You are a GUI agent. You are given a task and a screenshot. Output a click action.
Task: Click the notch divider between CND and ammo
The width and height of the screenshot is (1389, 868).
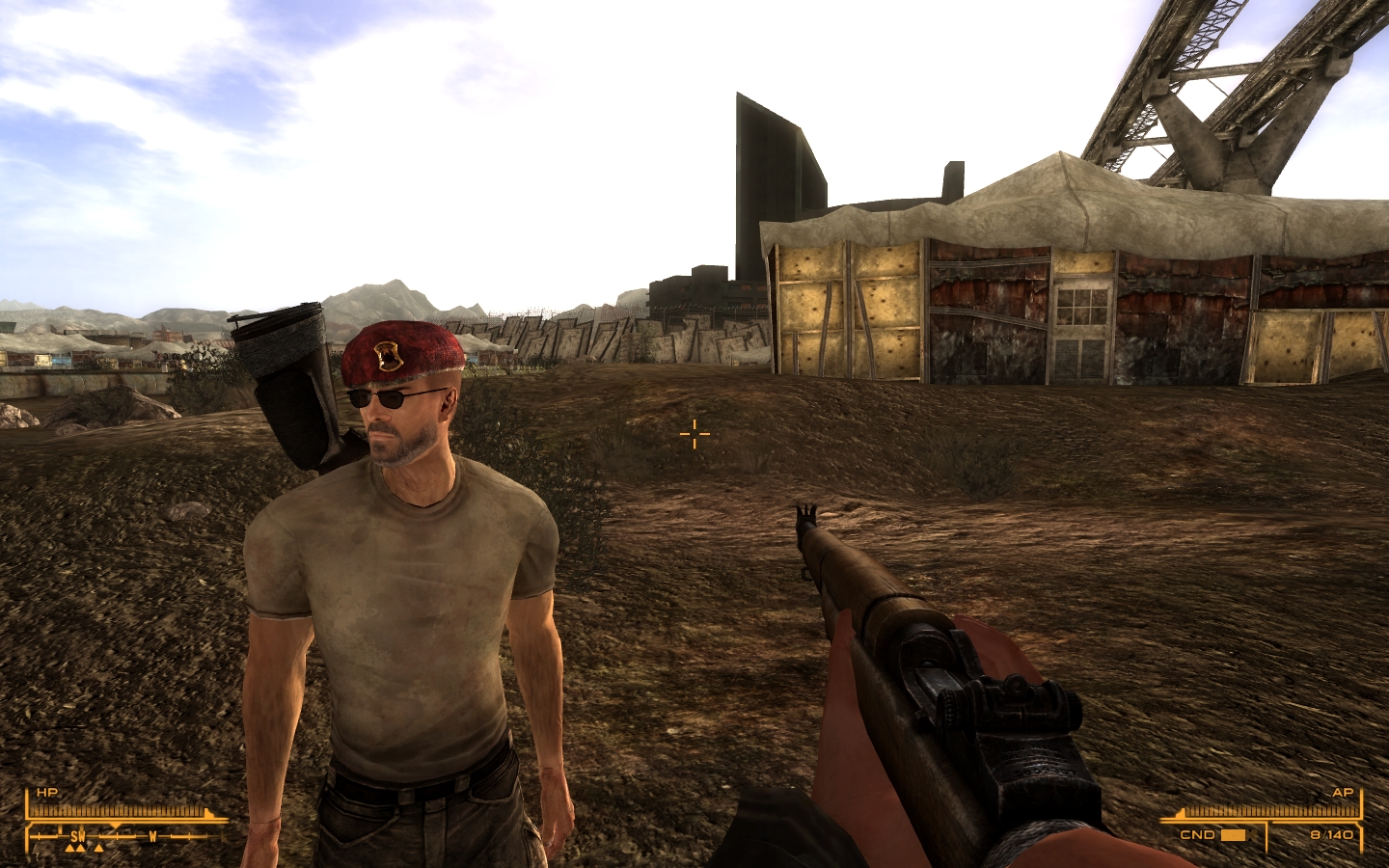point(1267,837)
